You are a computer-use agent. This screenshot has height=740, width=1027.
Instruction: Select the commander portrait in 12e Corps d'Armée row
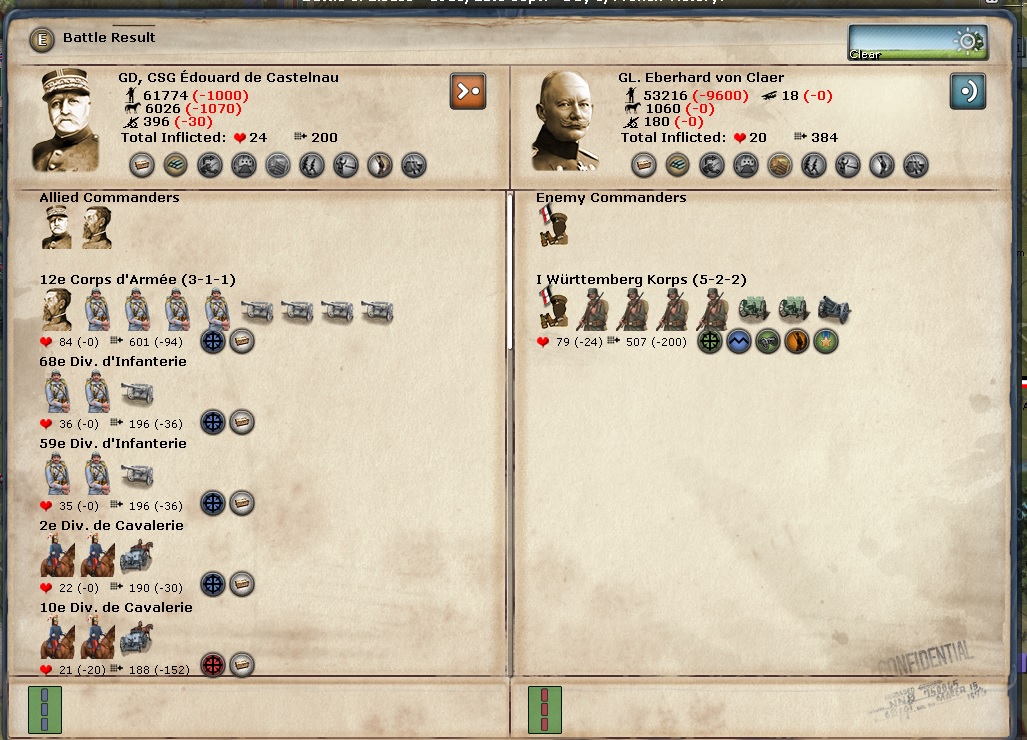57,310
